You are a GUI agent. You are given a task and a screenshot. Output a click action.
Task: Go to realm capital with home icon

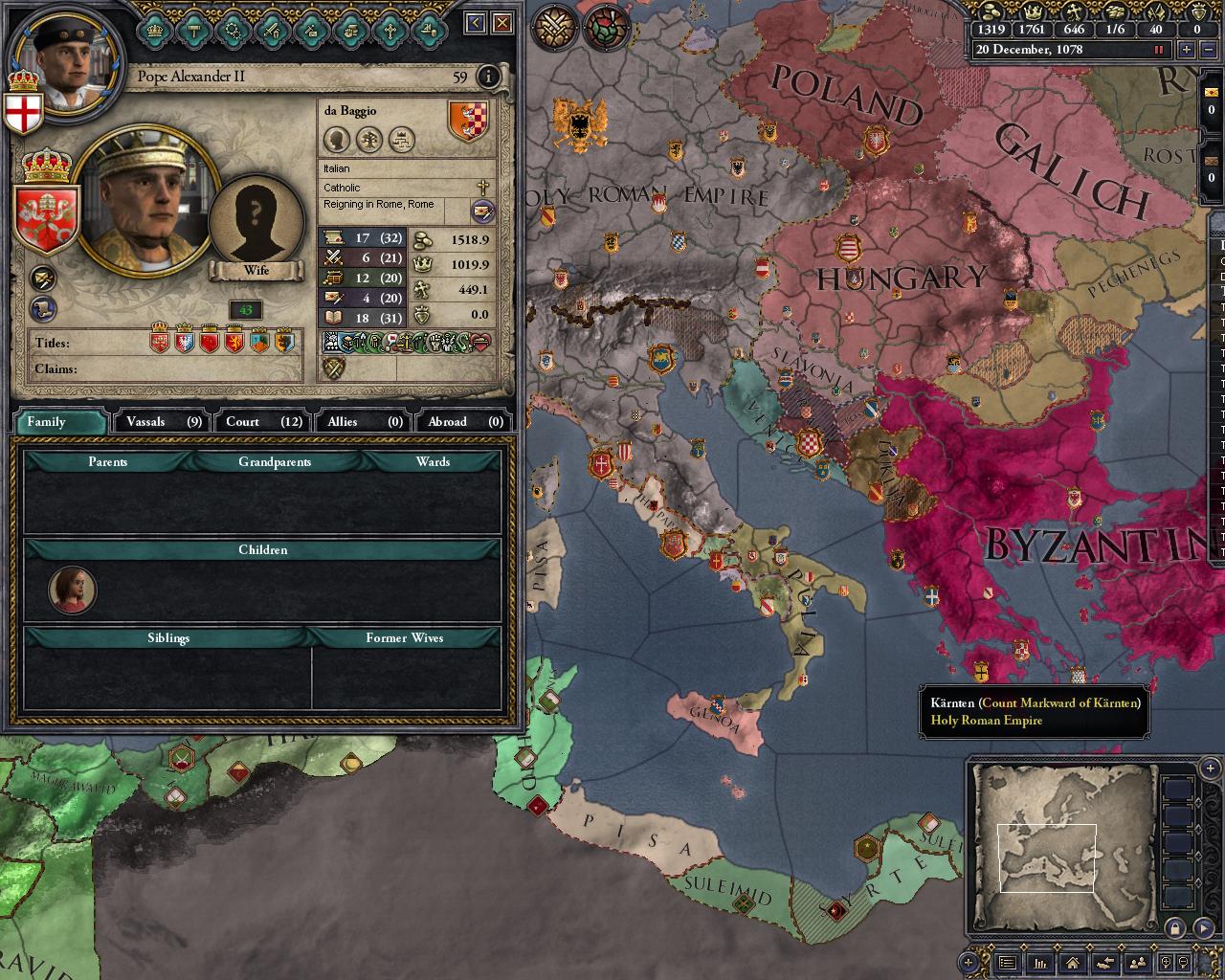[1072, 965]
